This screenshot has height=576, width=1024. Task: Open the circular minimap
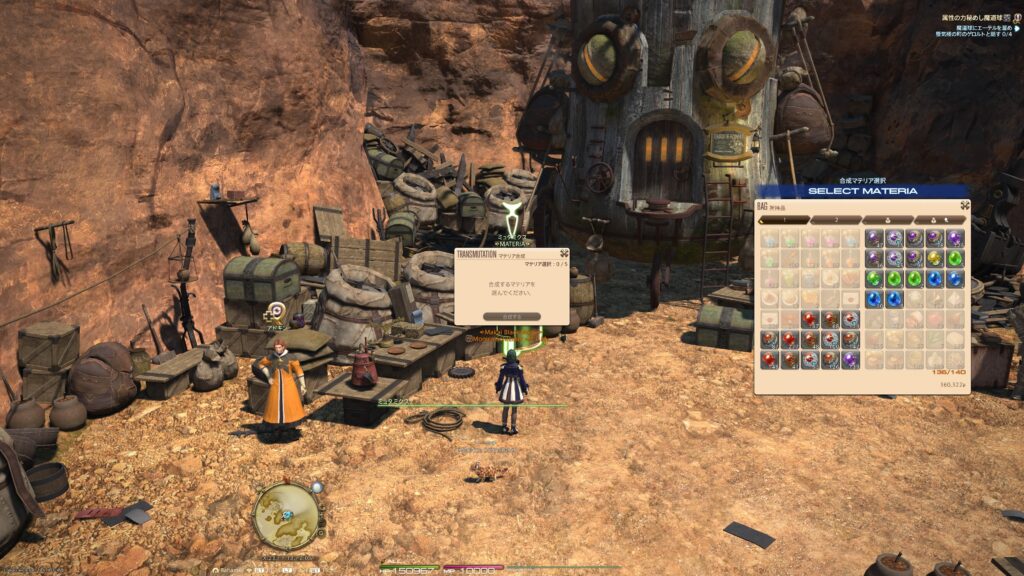285,514
